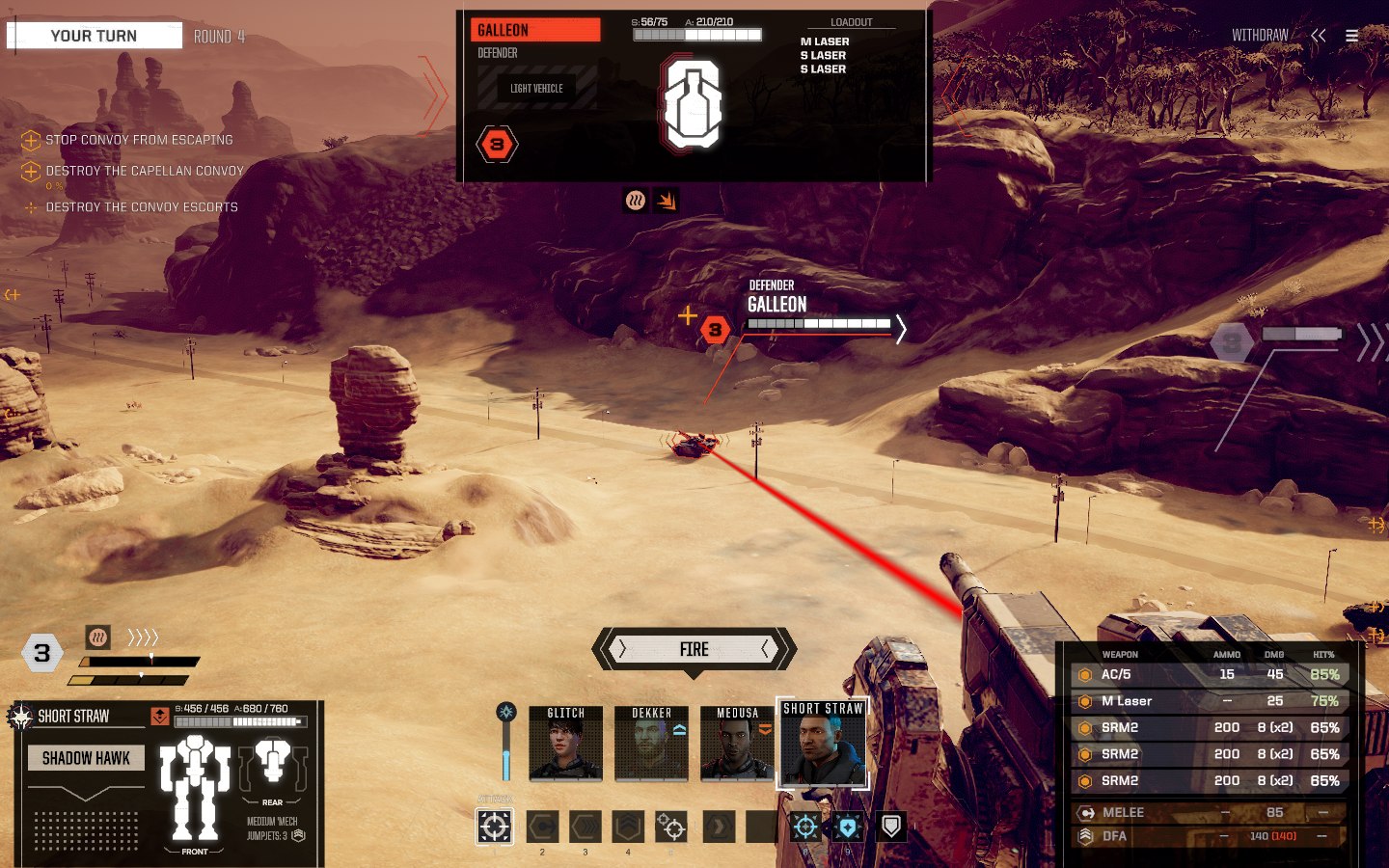This screenshot has height=868, width=1389.
Task: Withdraw from the mission
Action: click(x=1259, y=36)
